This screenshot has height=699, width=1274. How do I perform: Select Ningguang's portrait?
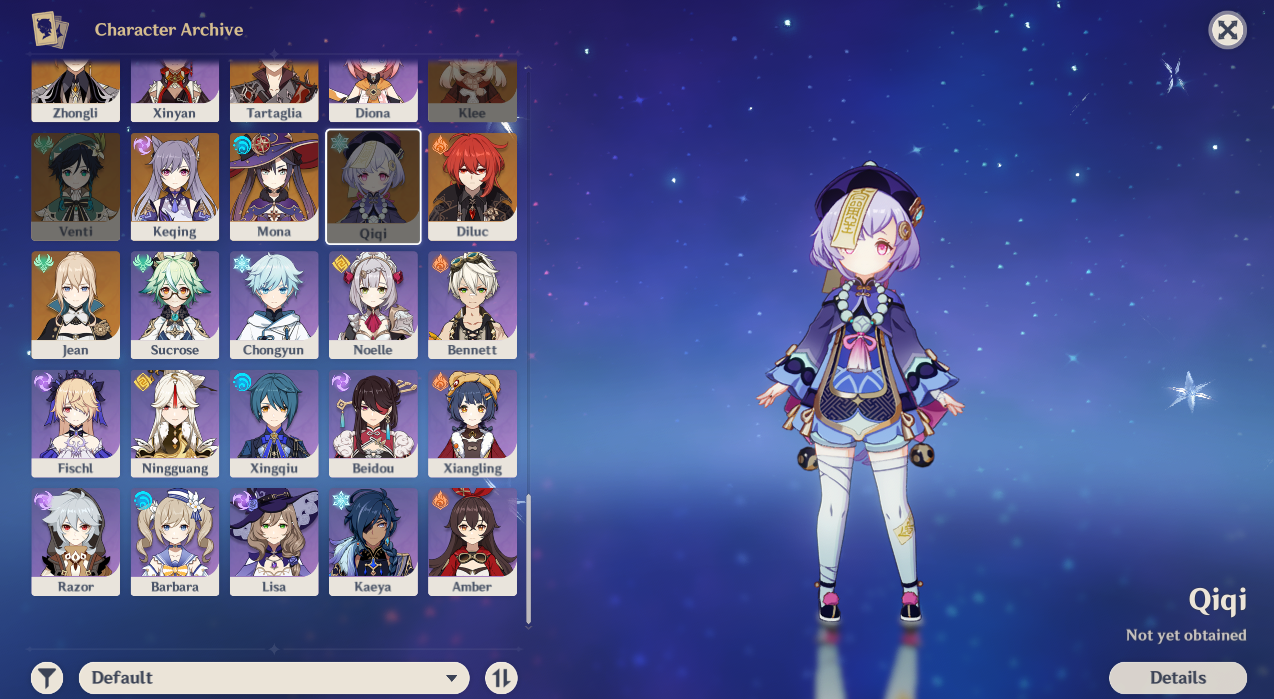tap(175, 423)
